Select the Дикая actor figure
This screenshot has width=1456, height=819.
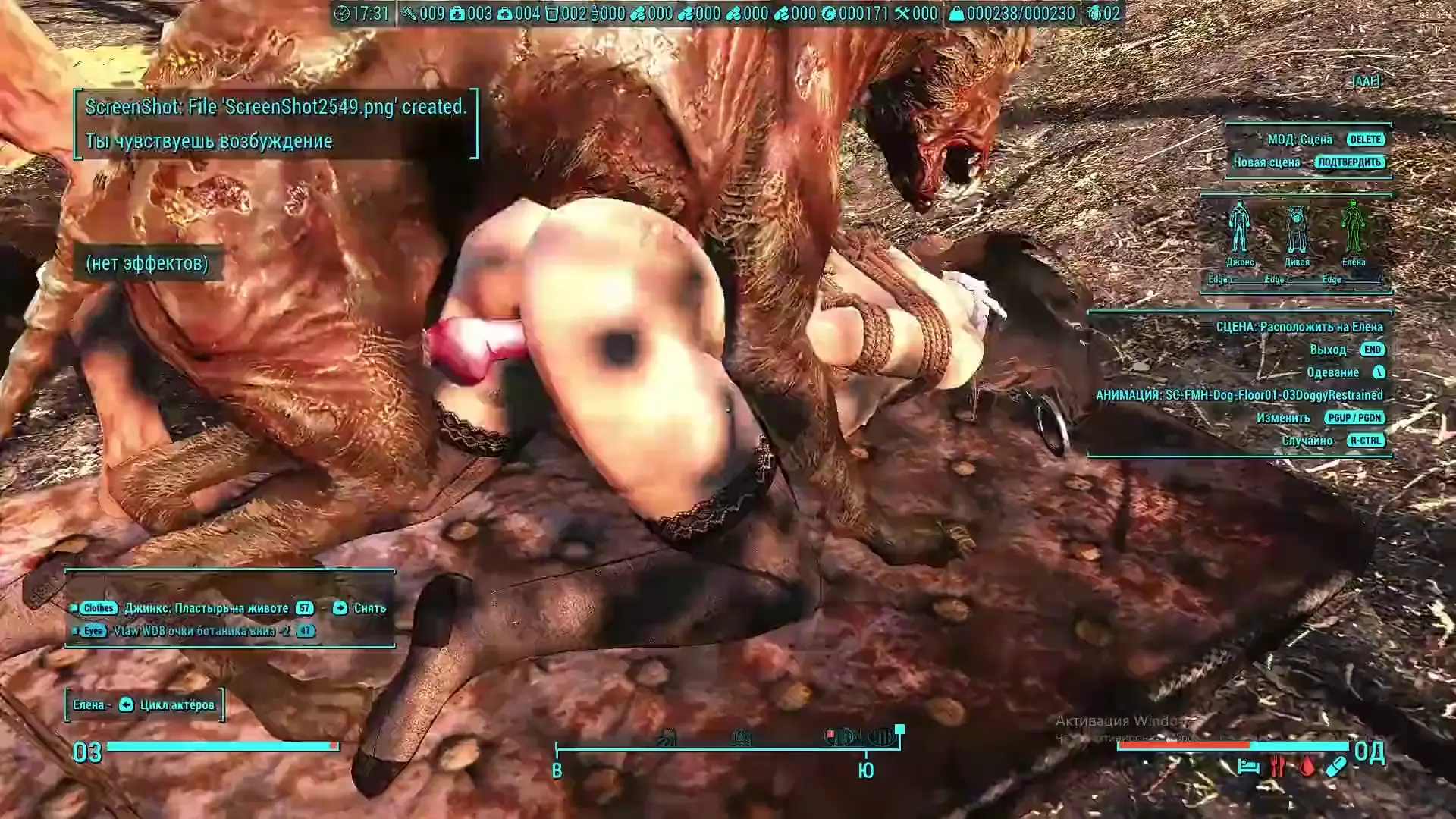(x=1297, y=229)
